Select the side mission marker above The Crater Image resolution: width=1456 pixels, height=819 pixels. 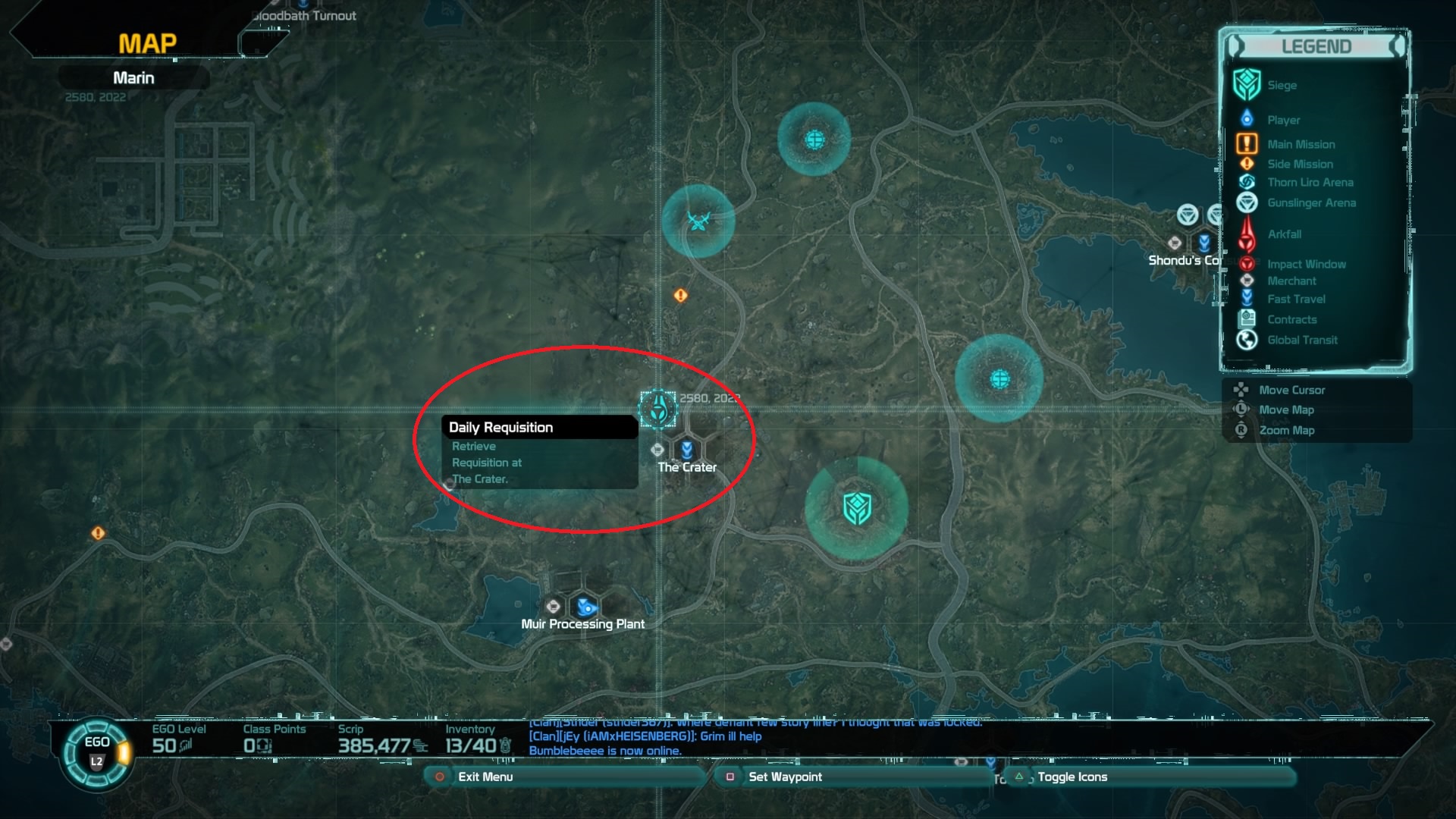point(680,295)
